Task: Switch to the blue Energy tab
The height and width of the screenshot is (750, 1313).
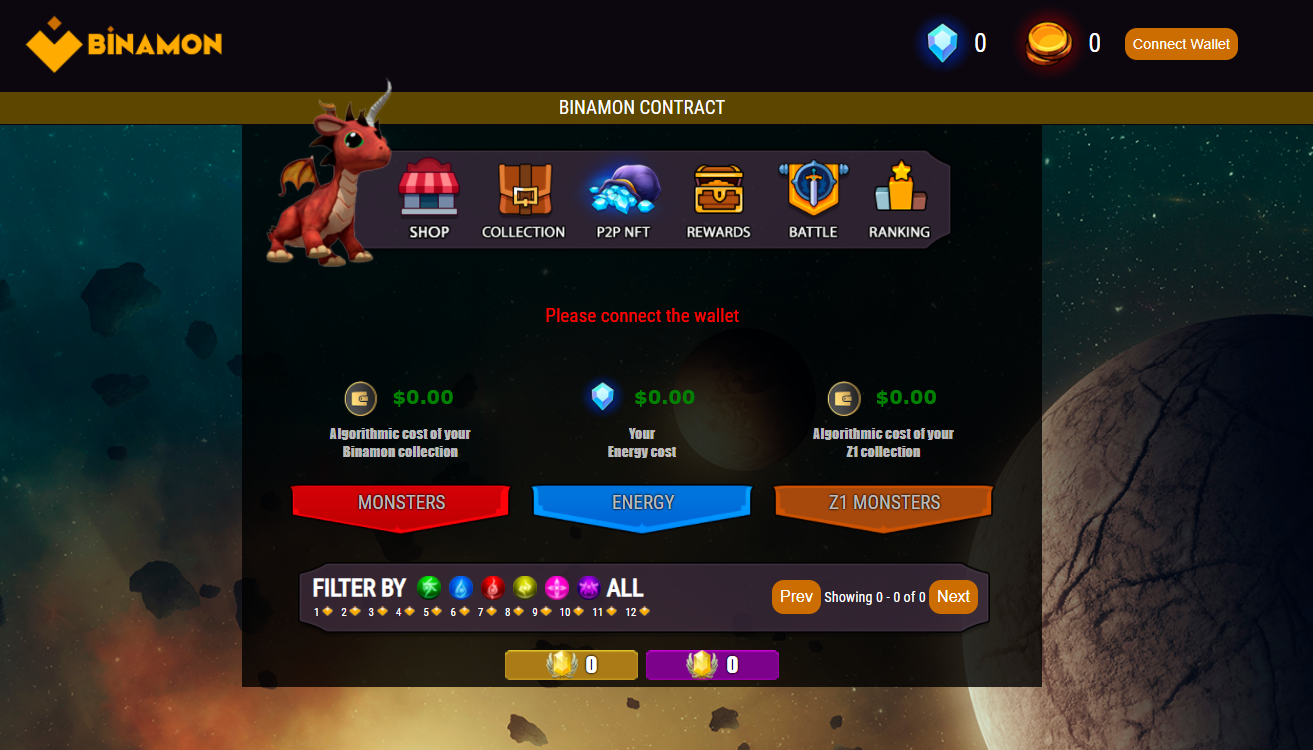Action: click(x=642, y=503)
